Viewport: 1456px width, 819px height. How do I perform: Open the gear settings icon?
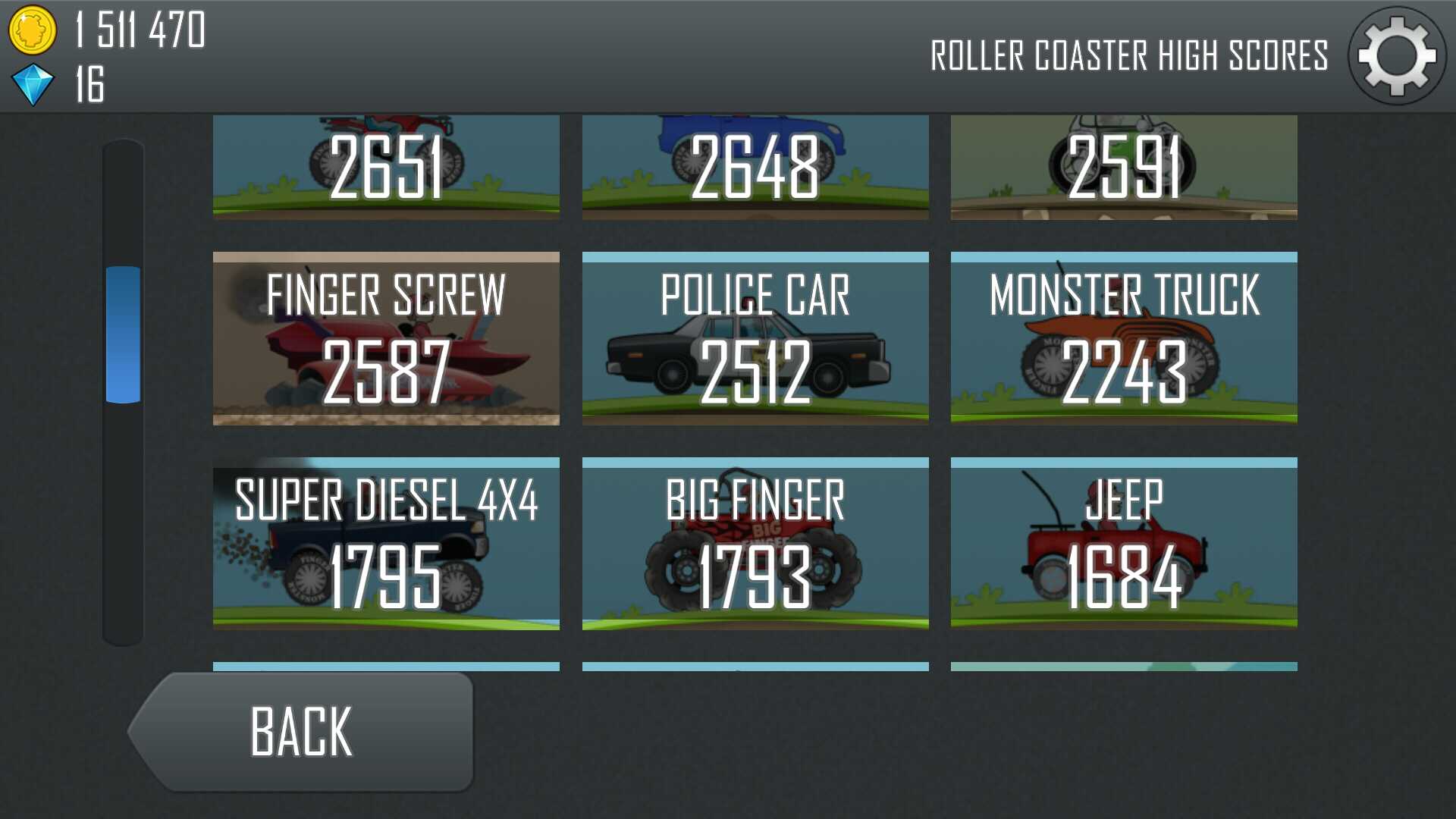coord(1397,56)
